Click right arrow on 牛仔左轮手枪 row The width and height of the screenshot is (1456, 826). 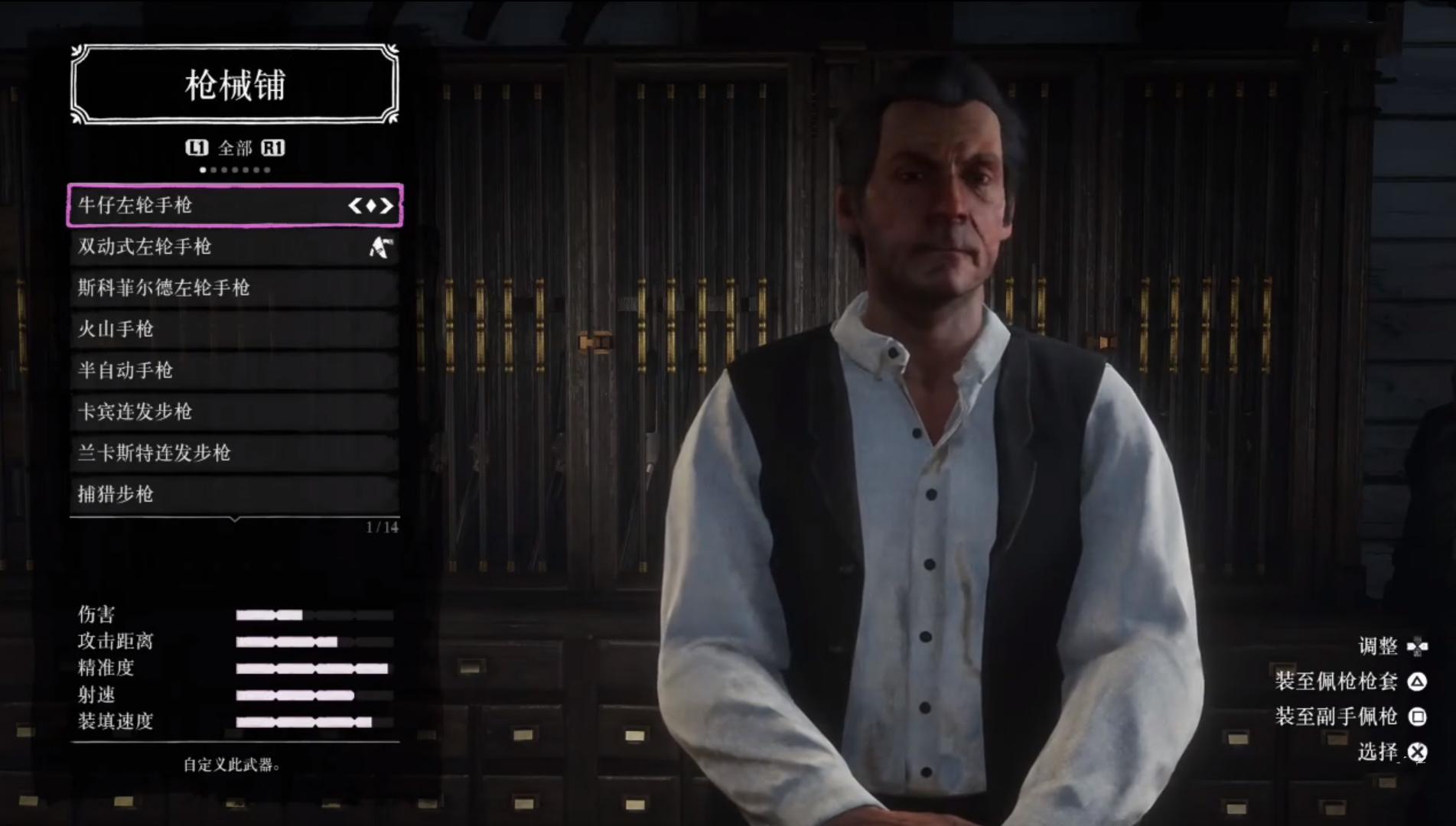pos(387,205)
